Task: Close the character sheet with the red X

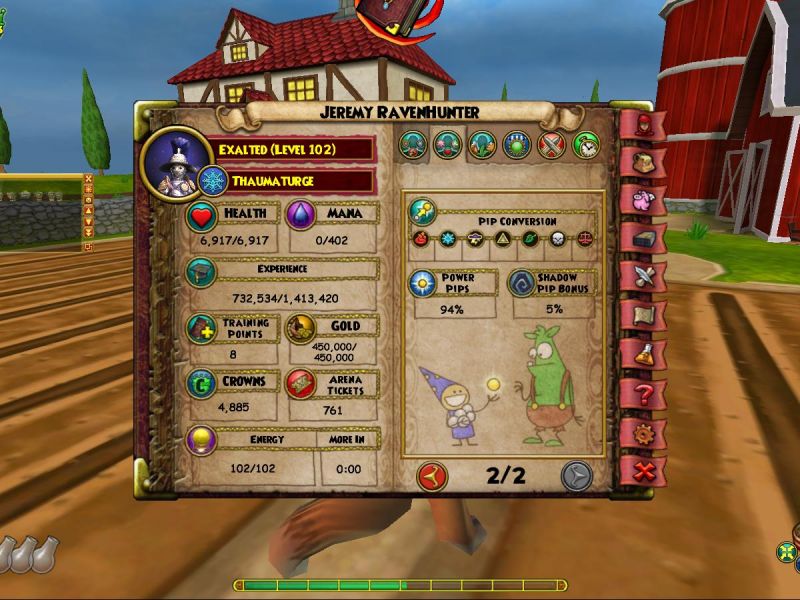Action: (644, 469)
